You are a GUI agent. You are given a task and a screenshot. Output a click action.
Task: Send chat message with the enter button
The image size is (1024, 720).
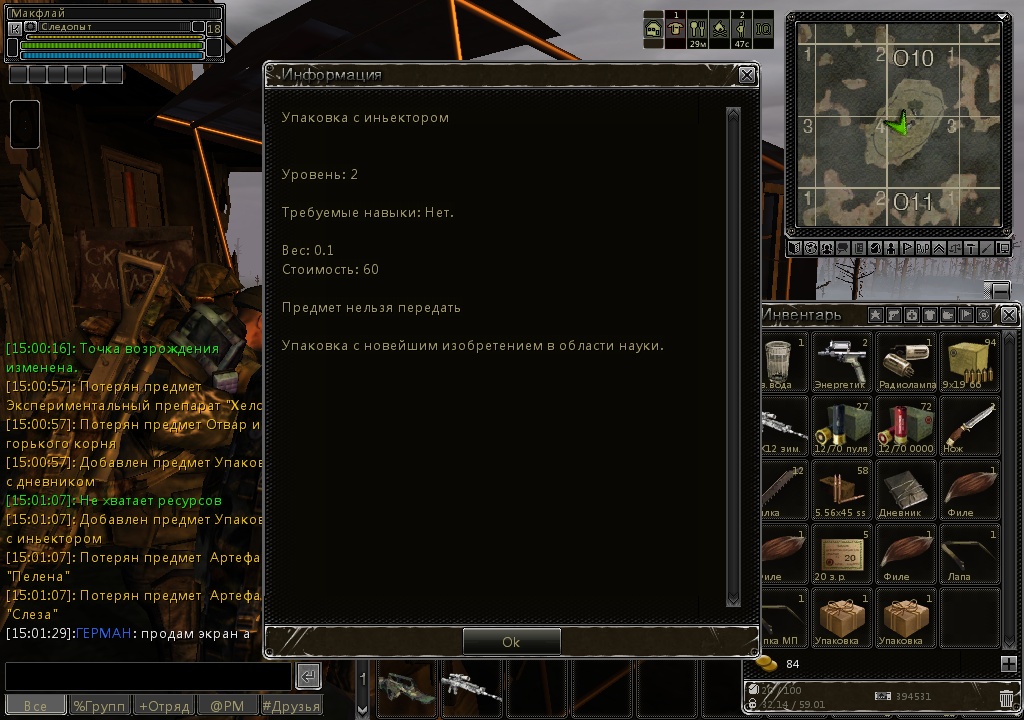(309, 676)
